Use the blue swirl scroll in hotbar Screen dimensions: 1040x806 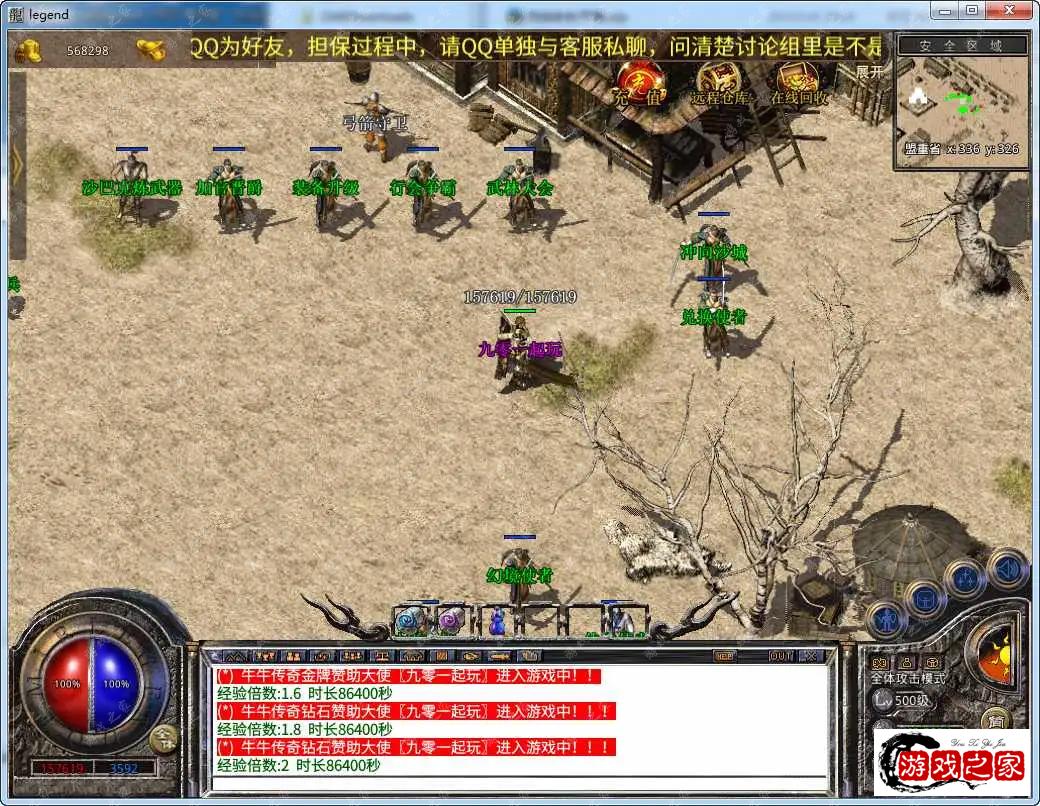click(409, 621)
